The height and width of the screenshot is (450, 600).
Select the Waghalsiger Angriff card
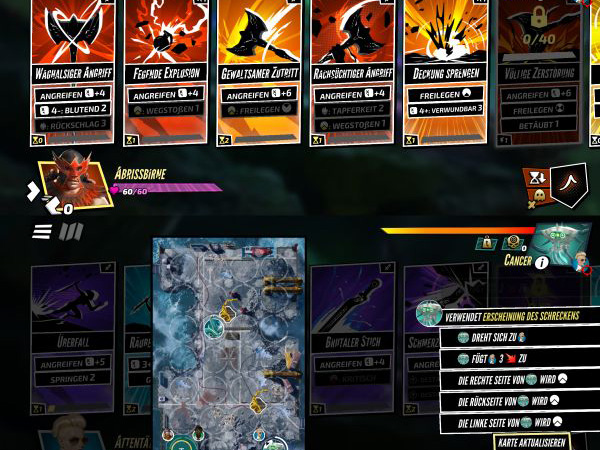(x=74, y=70)
